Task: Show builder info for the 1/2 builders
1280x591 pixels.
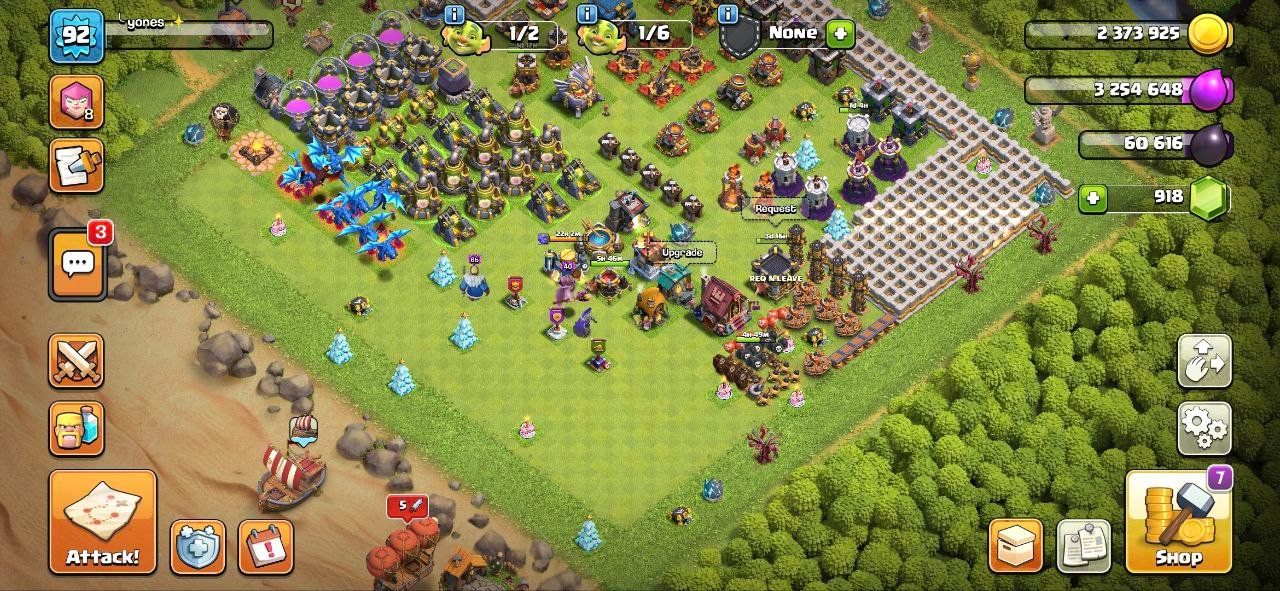Action: [454, 14]
